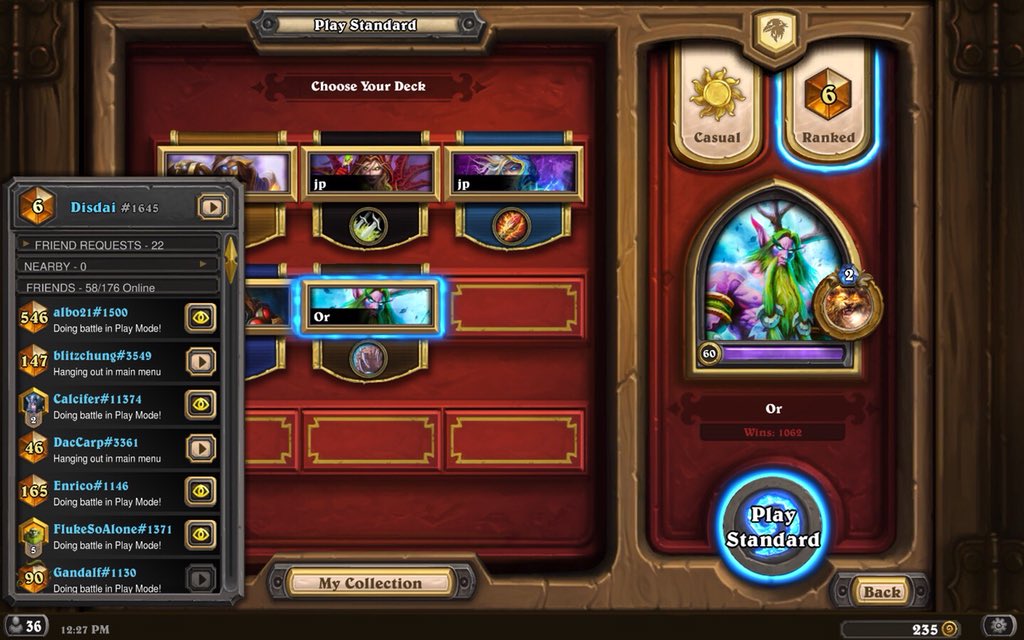This screenshot has width=1024, height=640.
Task: Challenge DacCarp to a match
Action: pos(201,448)
